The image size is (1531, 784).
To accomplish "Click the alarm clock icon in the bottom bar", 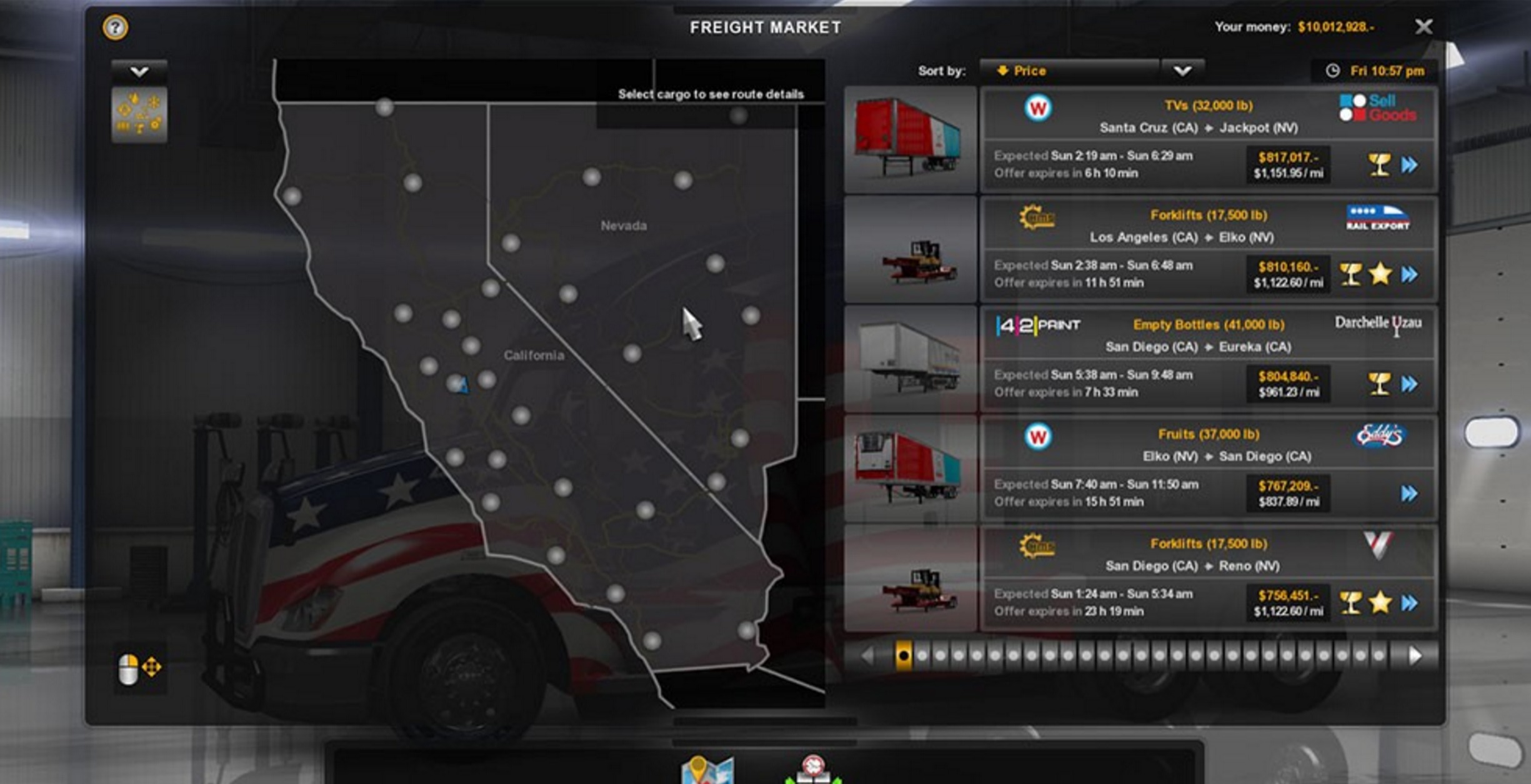I will click(813, 768).
